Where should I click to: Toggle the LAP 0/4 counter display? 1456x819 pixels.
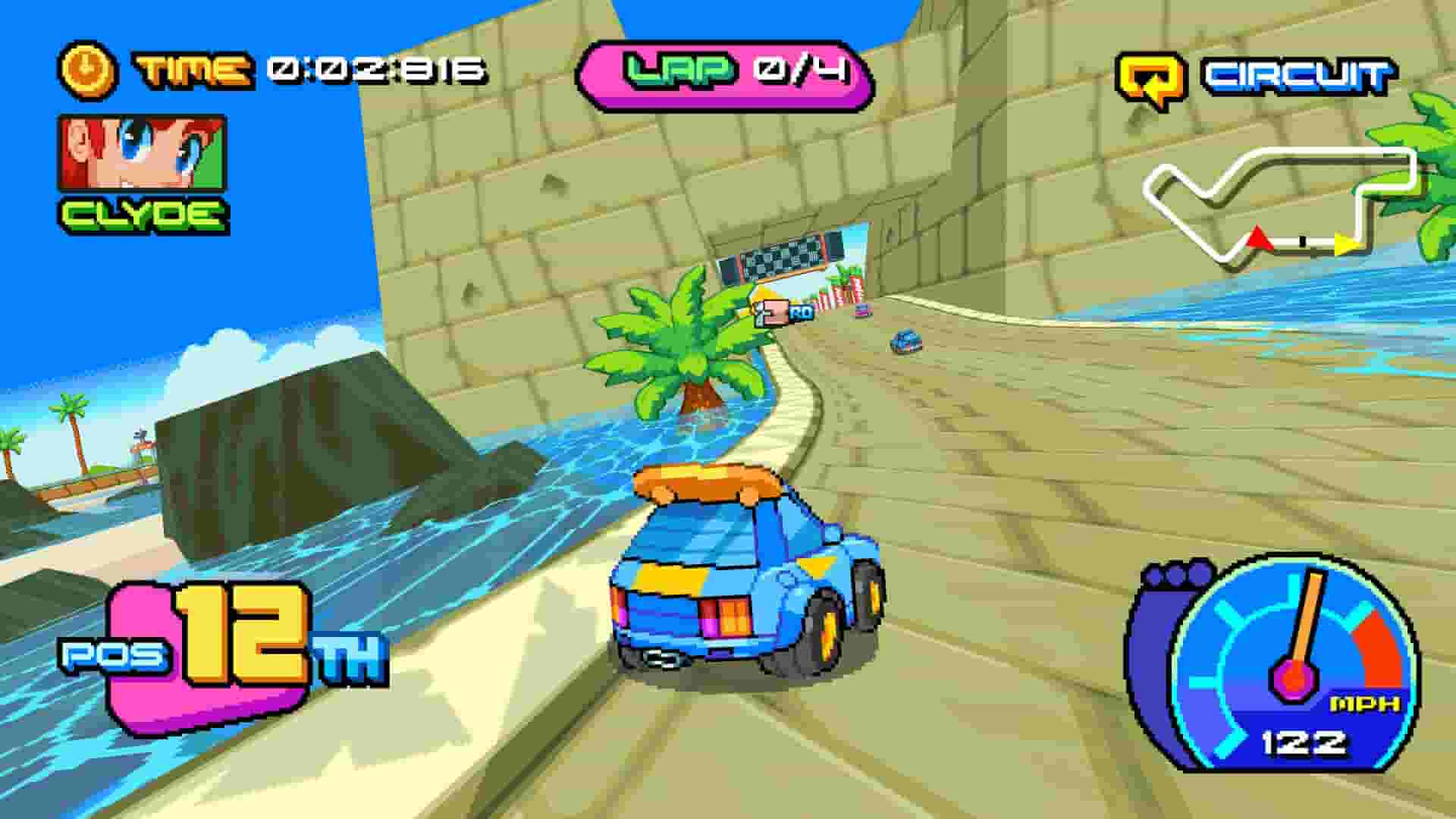coord(728,71)
